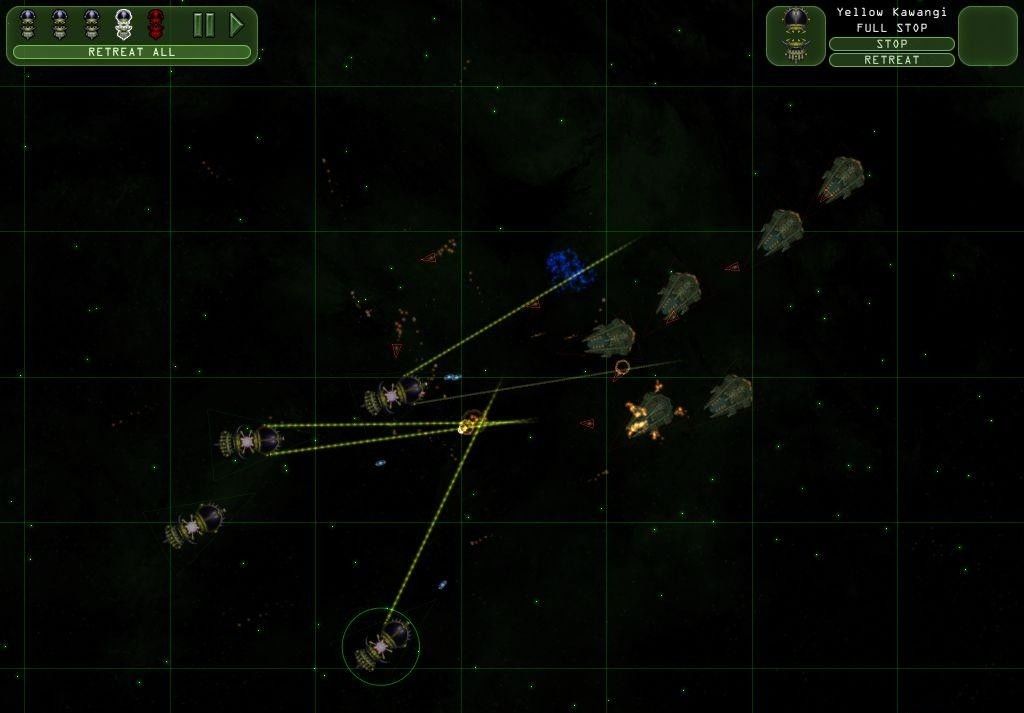Order the whole fleet to Retreat All

pyautogui.click(x=132, y=52)
